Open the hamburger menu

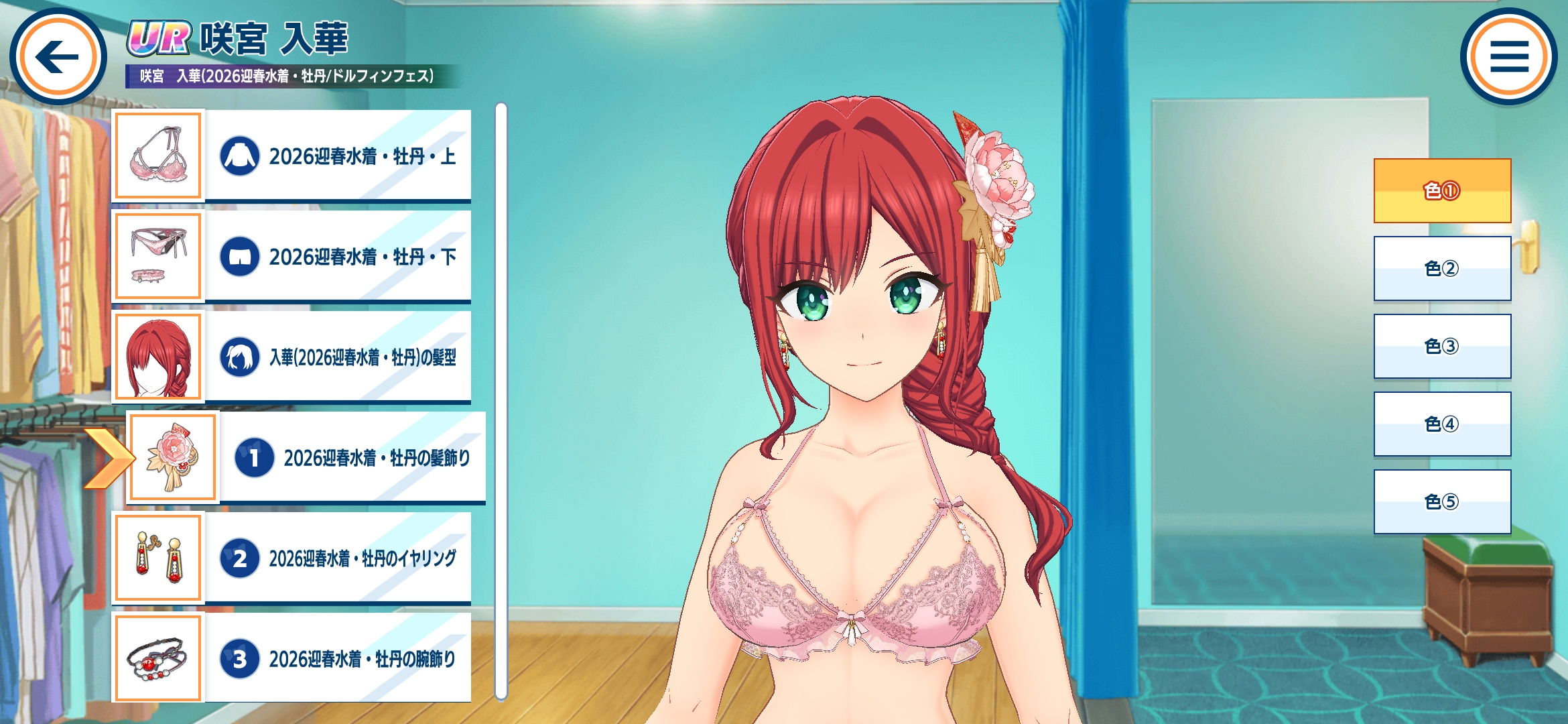click(x=1509, y=56)
